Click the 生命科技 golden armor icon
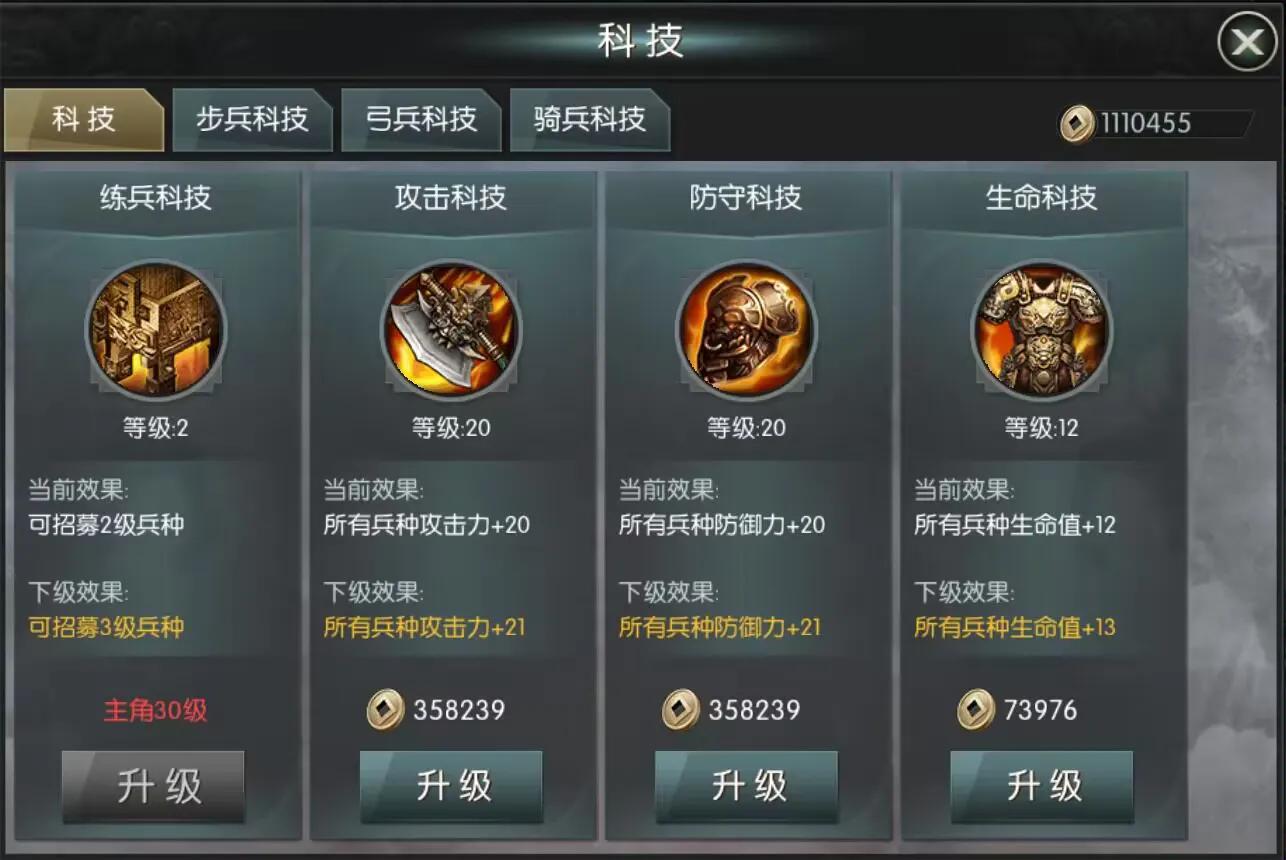1286x860 pixels. [x=1042, y=332]
